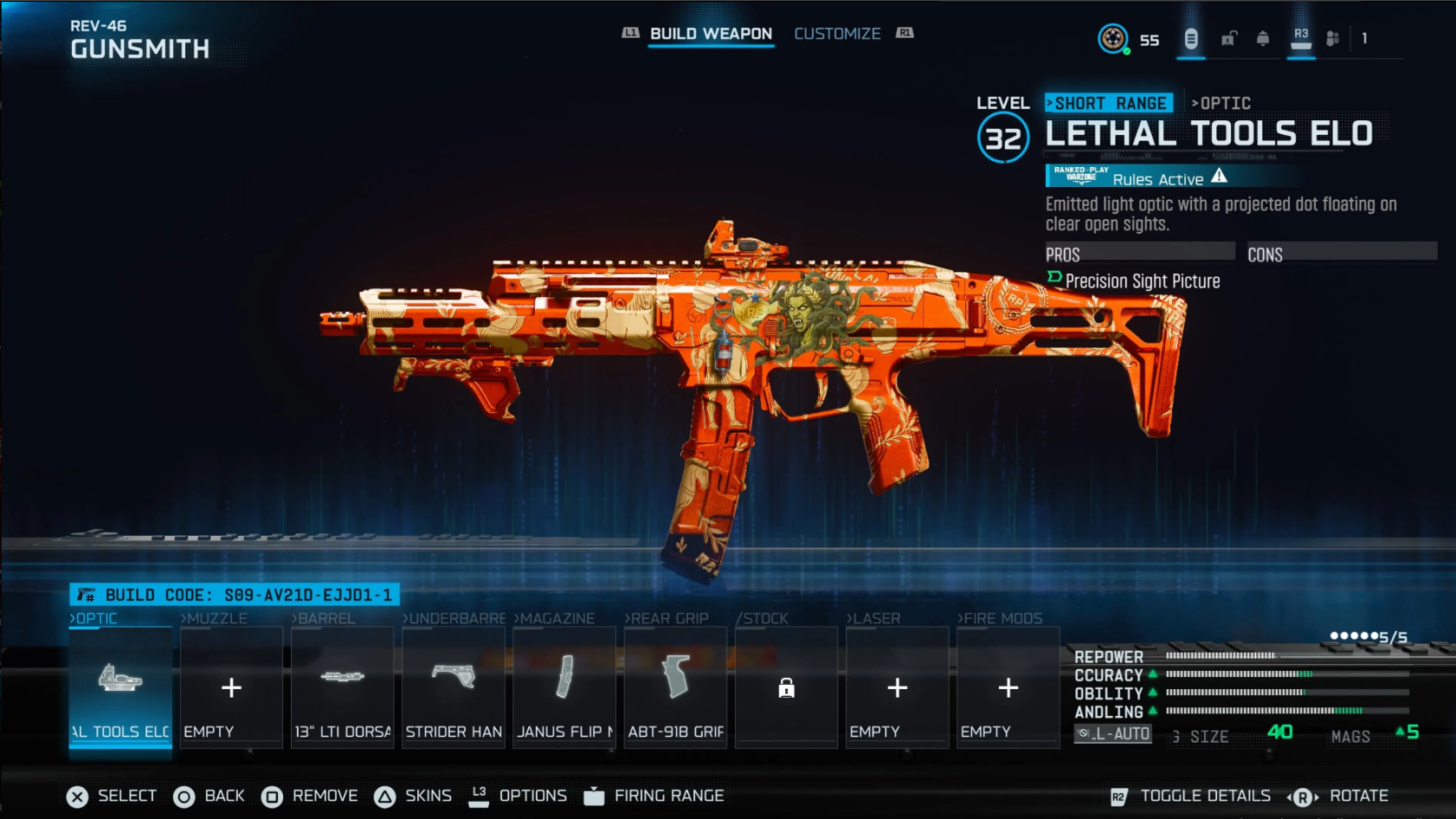Open the ABT-91B rear grip slot
1456x819 pixels.
(675, 688)
